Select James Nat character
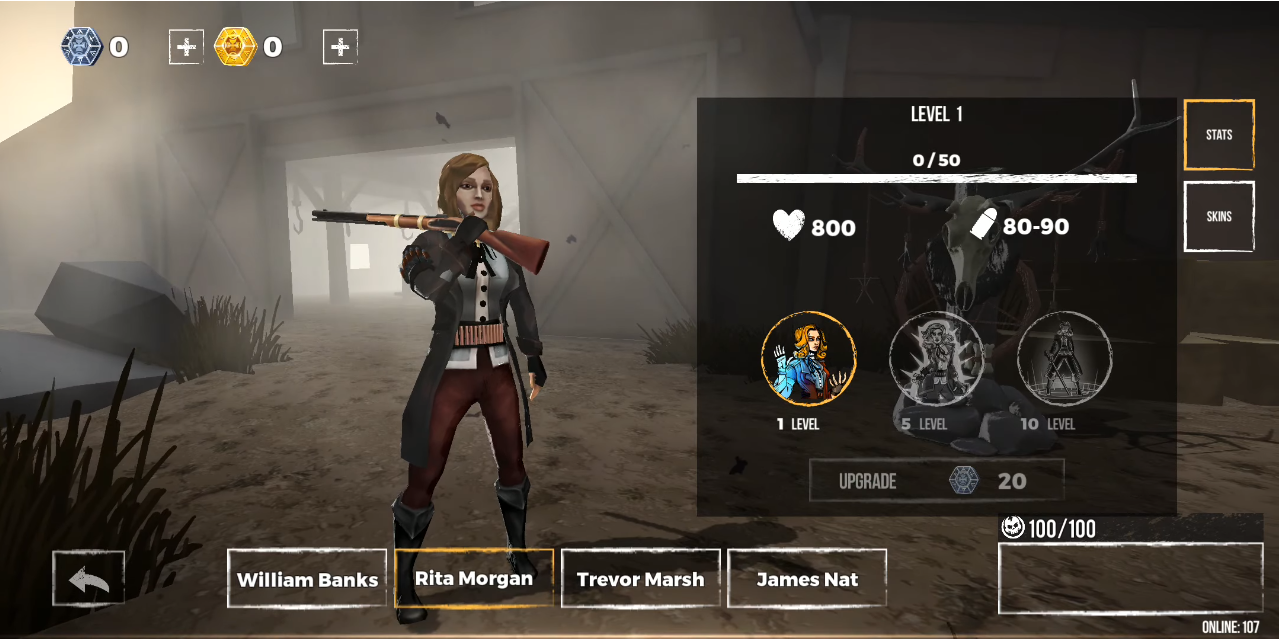 pos(807,579)
